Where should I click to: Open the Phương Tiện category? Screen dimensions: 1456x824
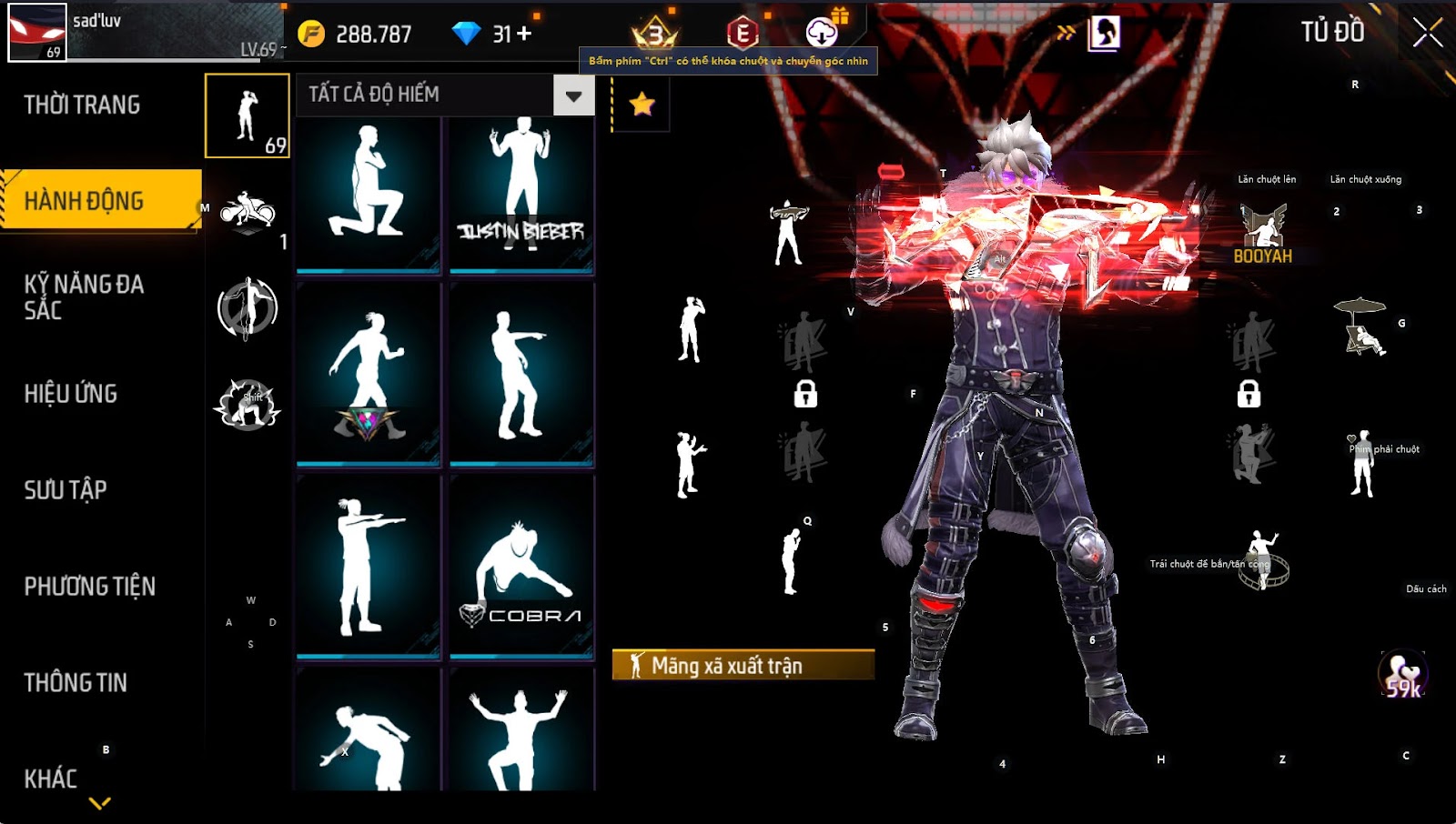click(89, 587)
